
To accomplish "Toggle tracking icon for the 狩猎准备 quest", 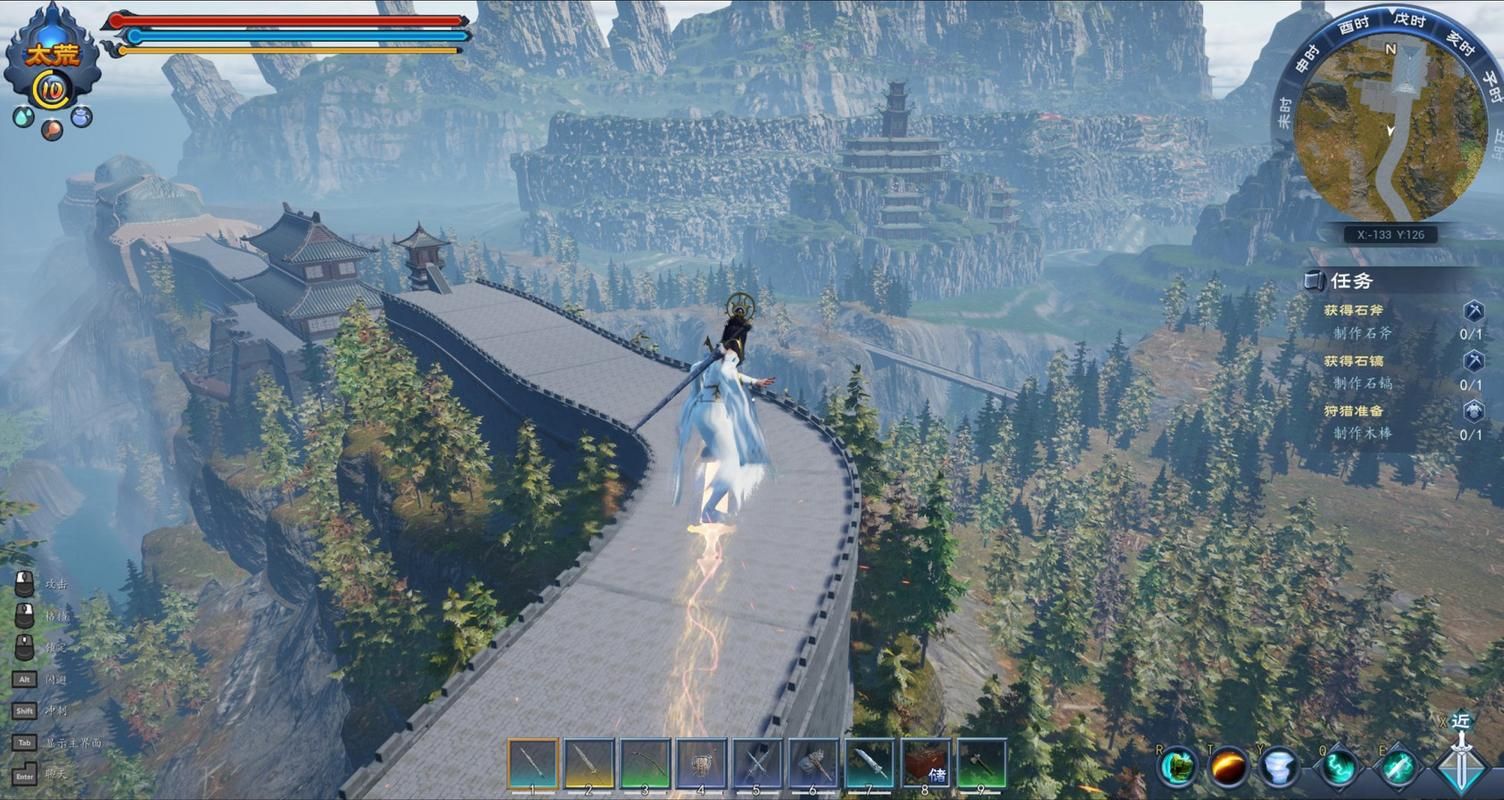I will (1473, 411).
